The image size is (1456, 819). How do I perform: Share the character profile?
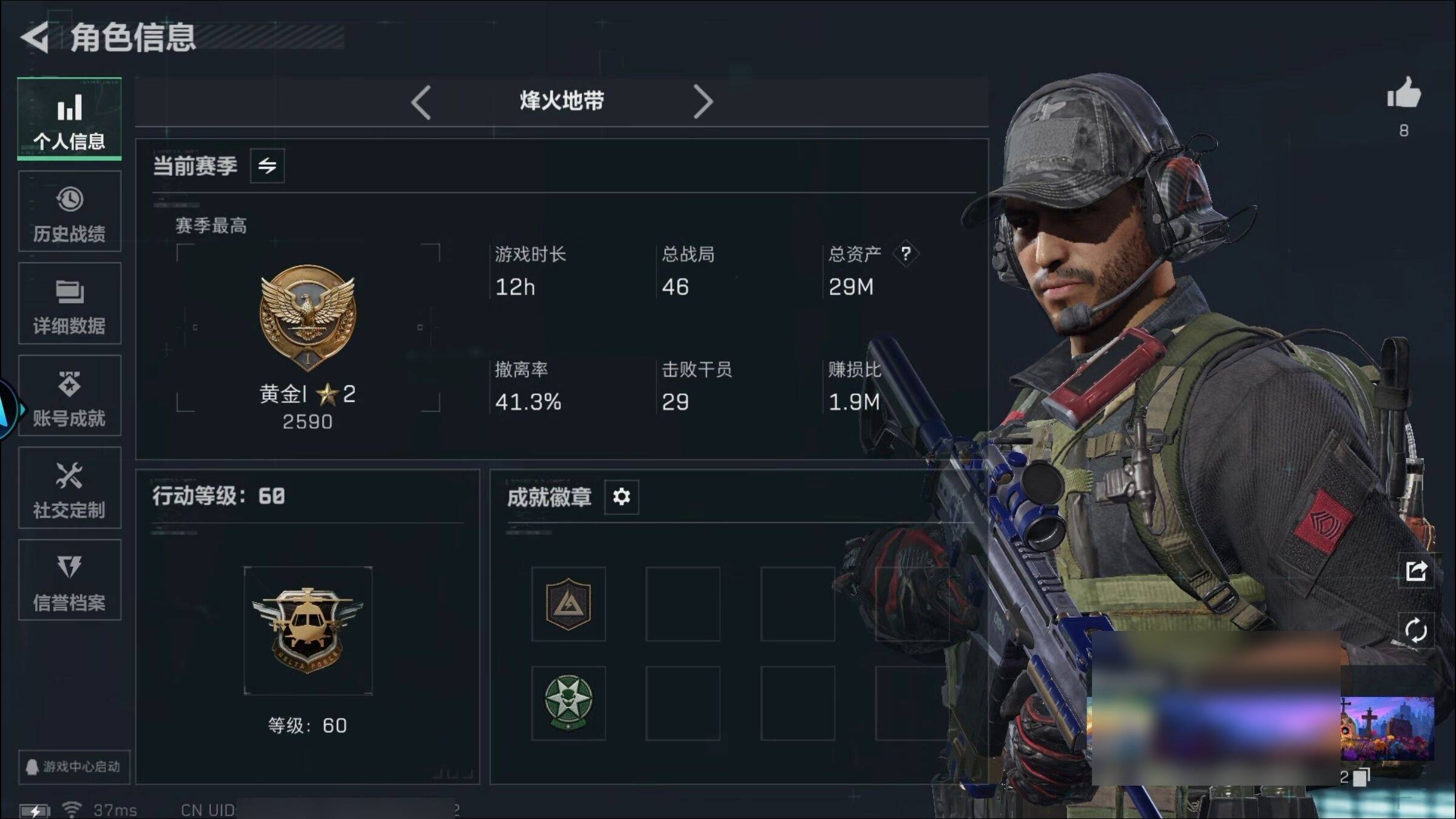[1416, 571]
